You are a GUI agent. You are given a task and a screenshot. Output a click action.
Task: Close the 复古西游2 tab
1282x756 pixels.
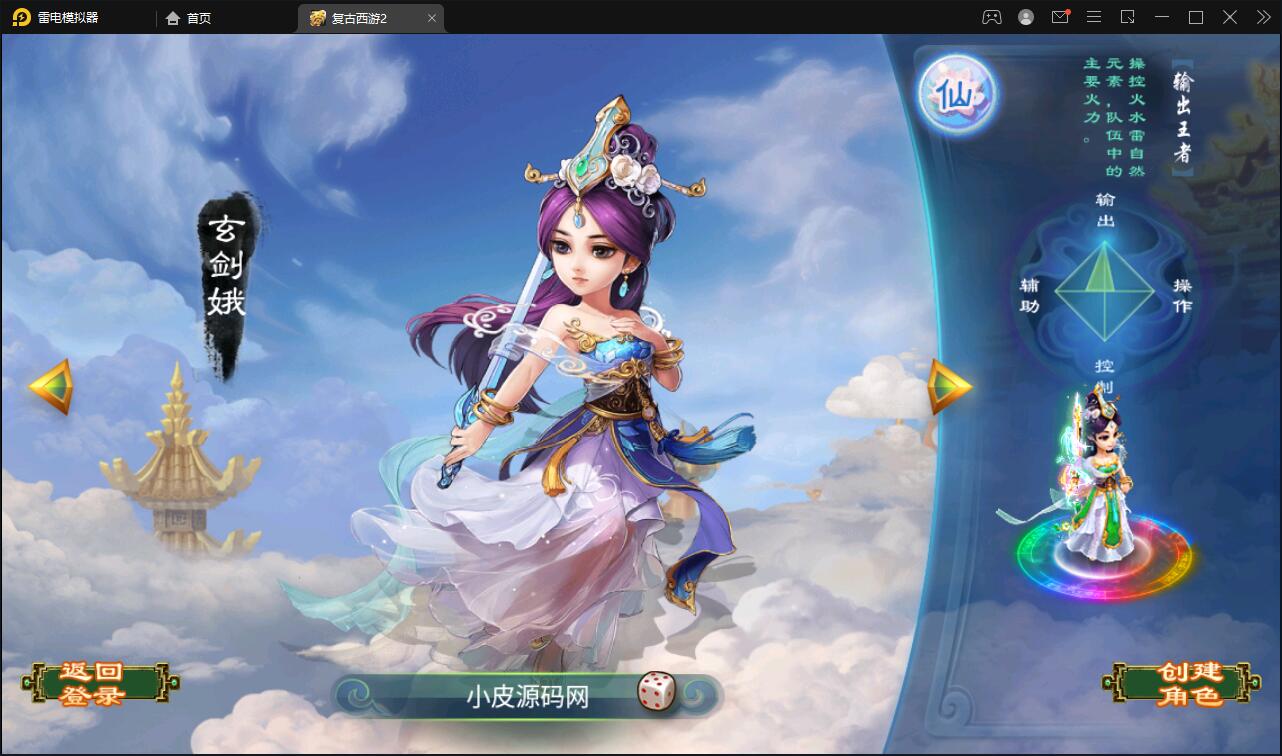431,18
